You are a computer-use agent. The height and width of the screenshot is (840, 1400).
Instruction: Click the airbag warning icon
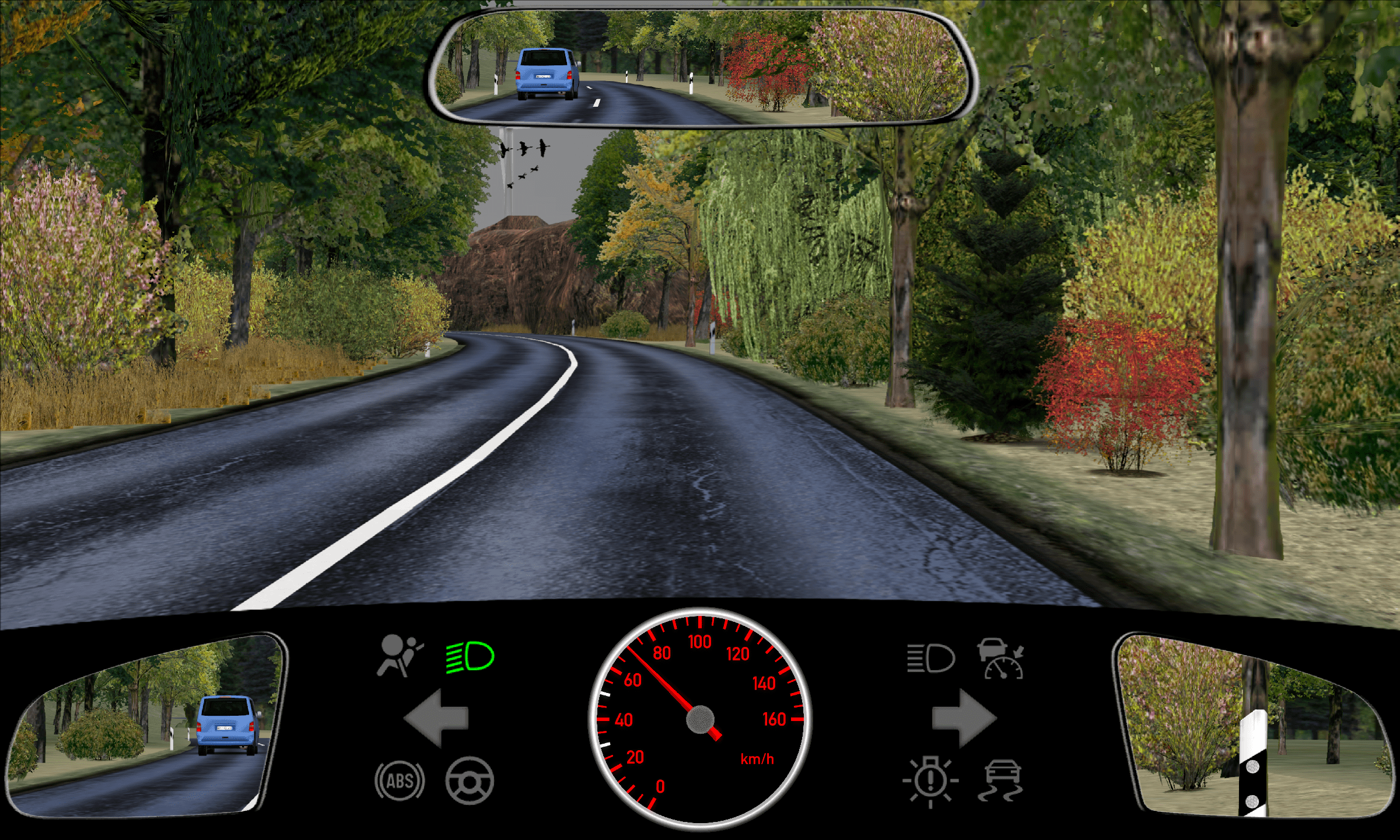400,656
